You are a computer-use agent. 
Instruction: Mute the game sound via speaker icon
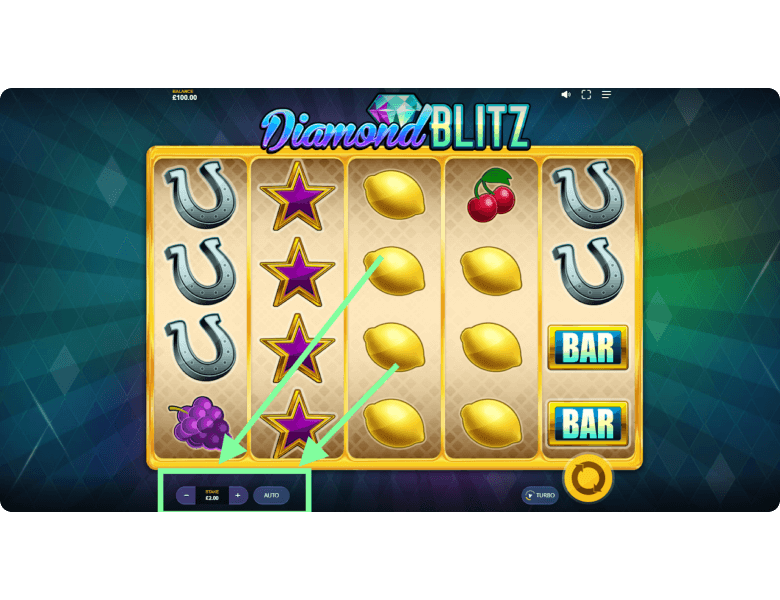tap(566, 94)
